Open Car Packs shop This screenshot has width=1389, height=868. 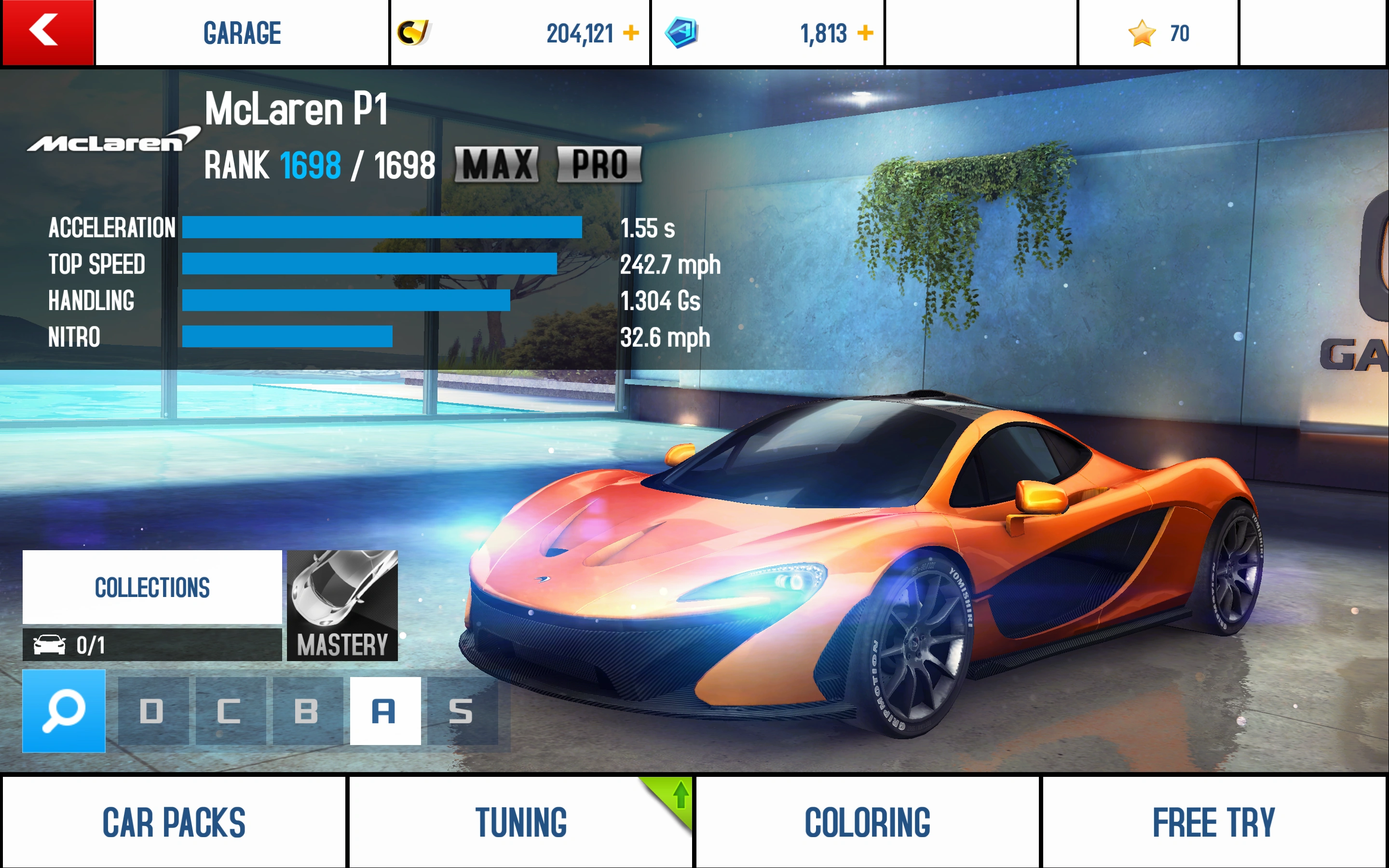174,822
